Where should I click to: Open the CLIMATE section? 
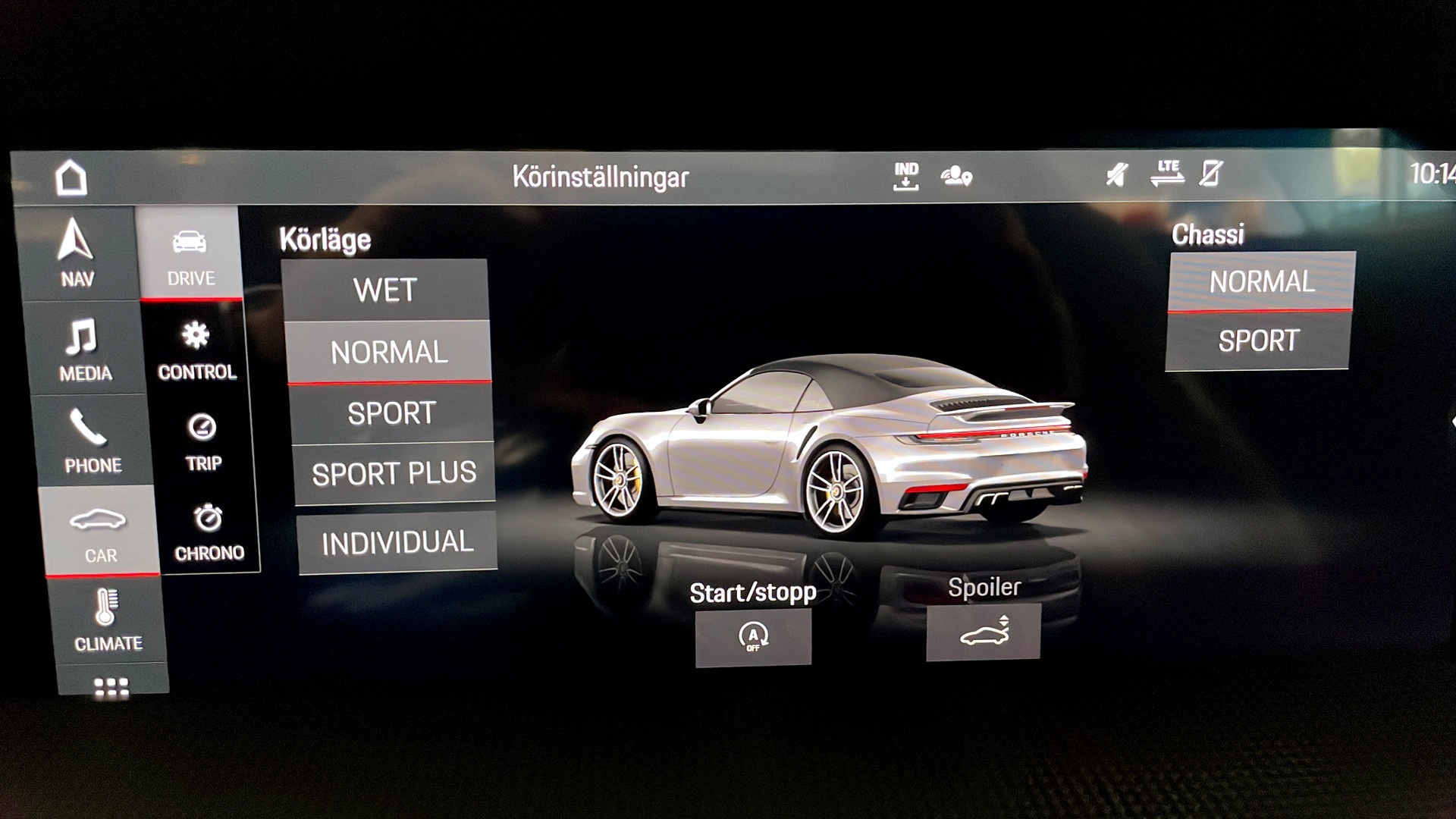coord(107,621)
